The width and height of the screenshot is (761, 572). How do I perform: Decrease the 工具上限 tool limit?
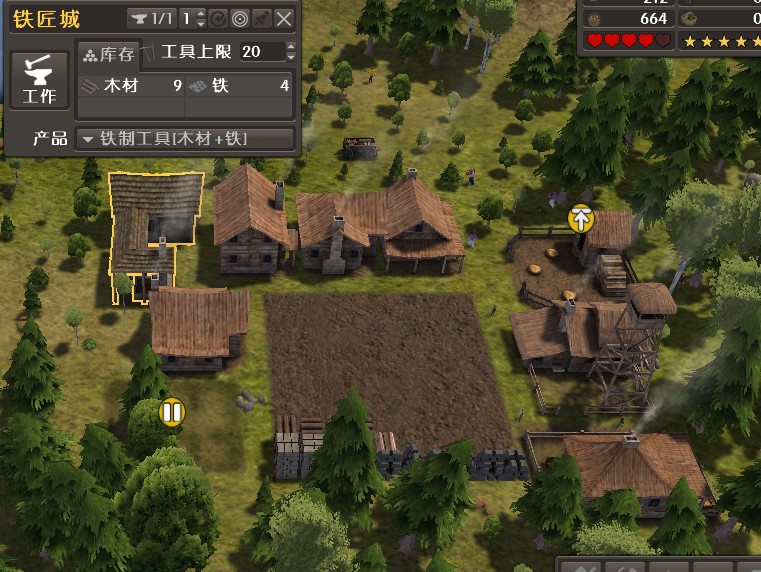pos(291,57)
